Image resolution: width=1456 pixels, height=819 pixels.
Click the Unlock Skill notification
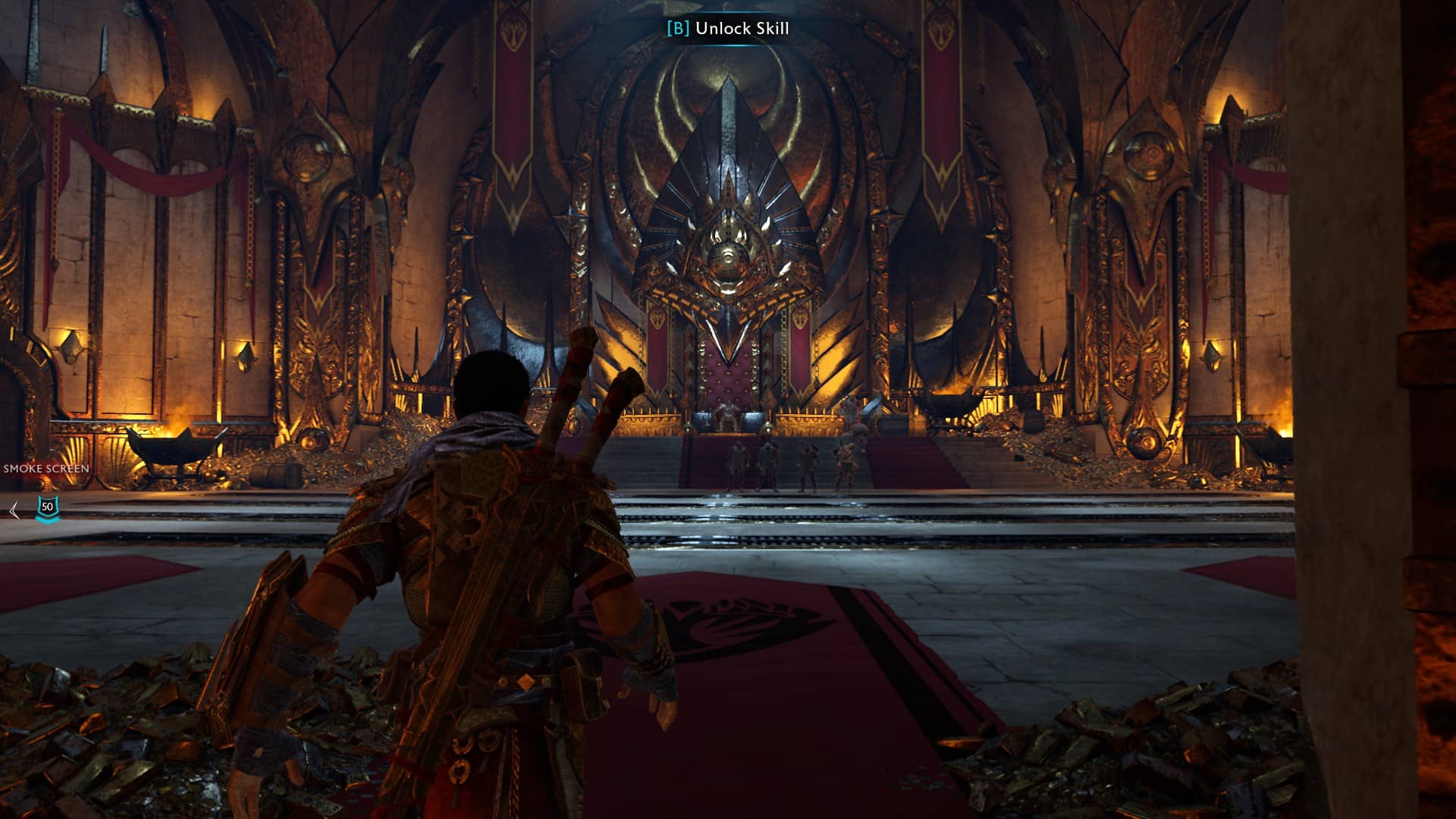728,29
